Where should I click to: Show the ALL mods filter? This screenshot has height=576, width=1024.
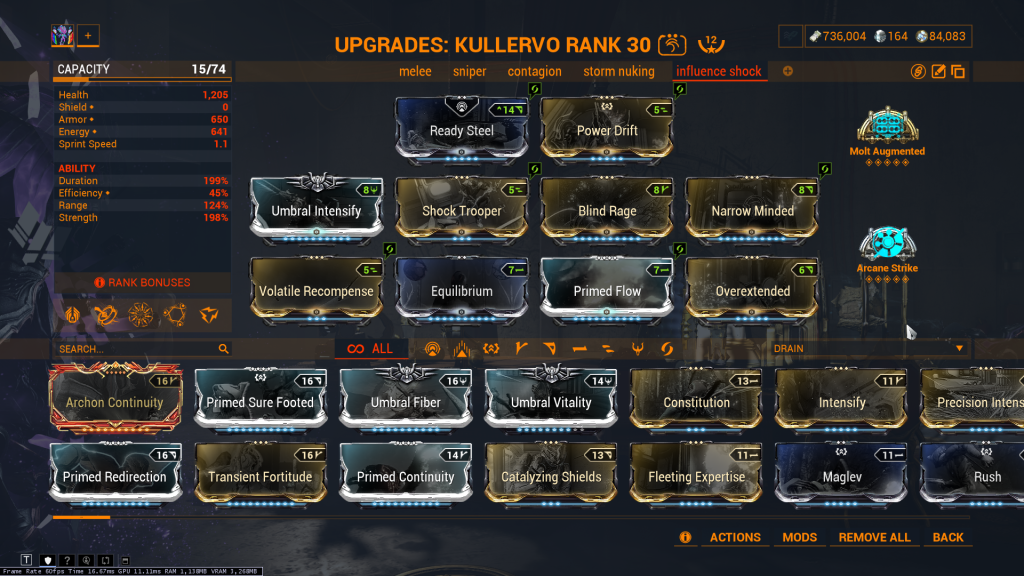[x=370, y=349]
